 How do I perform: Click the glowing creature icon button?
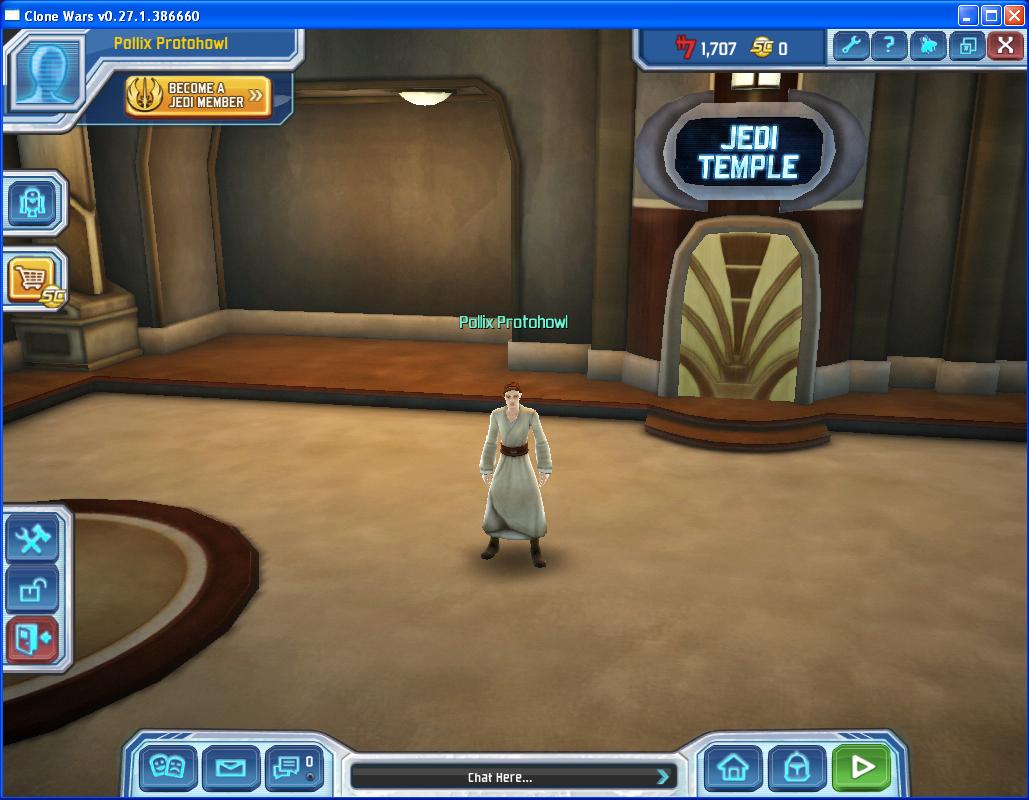click(x=927, y=46)
